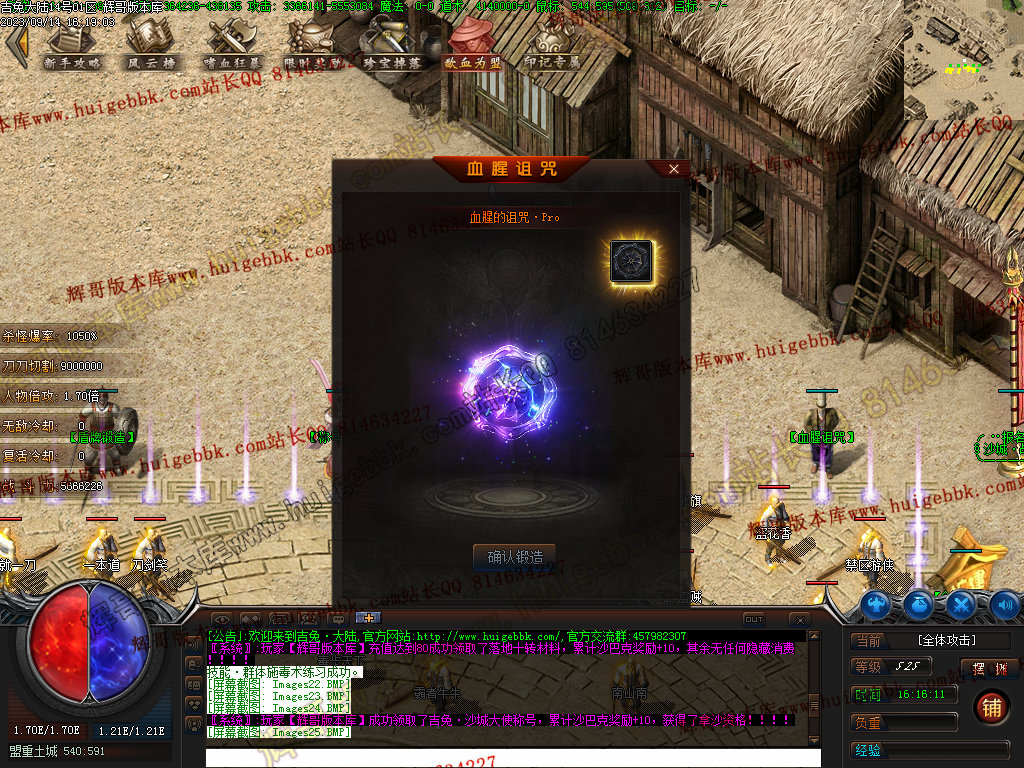Close the 血腥诅咒 window
The height and width of the screenshot is (768, 1024).
tap(674, 169)
